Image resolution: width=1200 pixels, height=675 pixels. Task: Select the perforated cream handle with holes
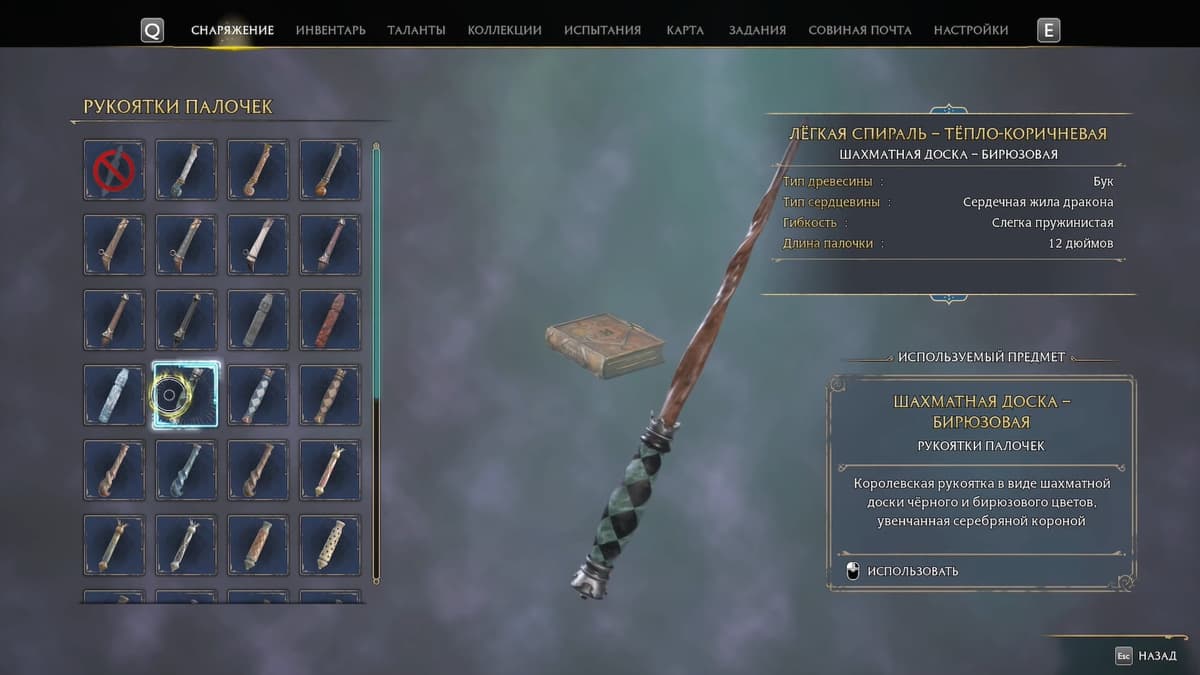(x=330, y=545)
